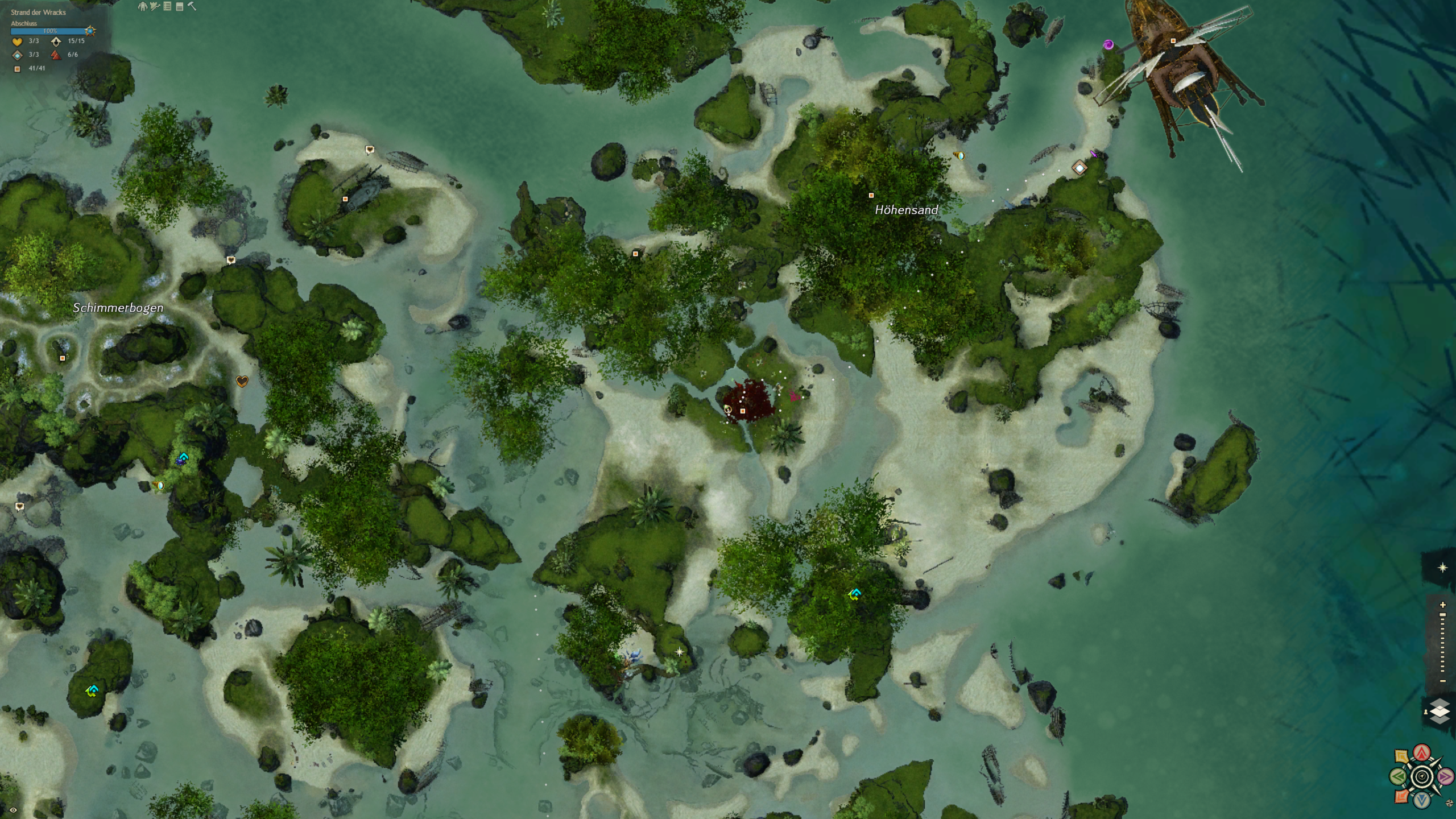Click the notepad icon in top toolbar
This screenshot has width=1456, height=819.
pyautogui.click(x=180, y=7)
